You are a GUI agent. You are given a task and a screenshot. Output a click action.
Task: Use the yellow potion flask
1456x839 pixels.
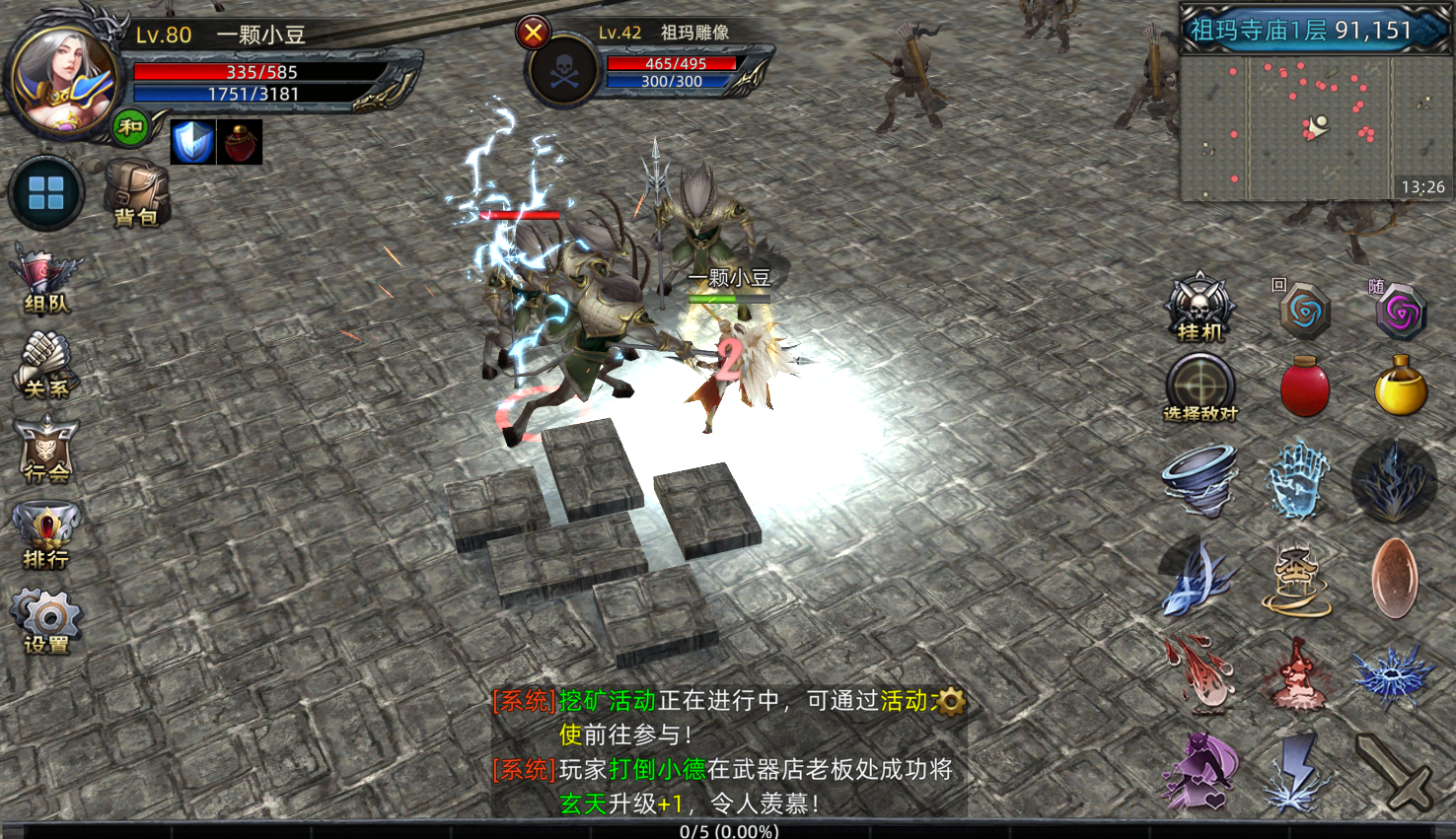(x=1400, y=386)
